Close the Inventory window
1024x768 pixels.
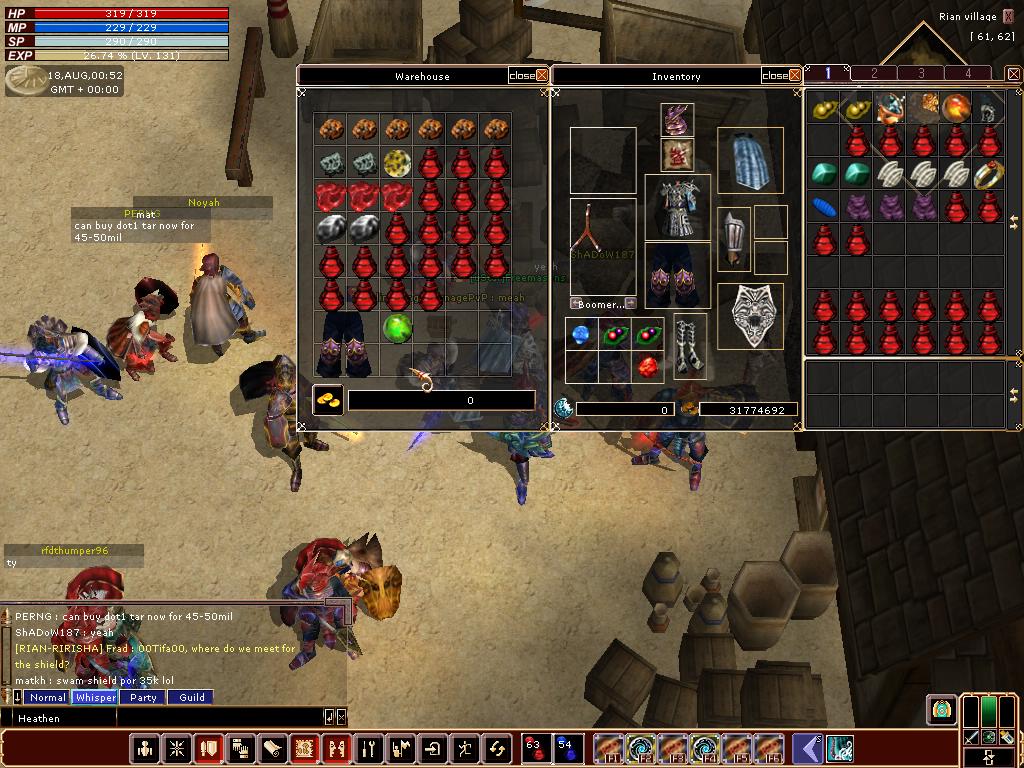click(795, 76)
